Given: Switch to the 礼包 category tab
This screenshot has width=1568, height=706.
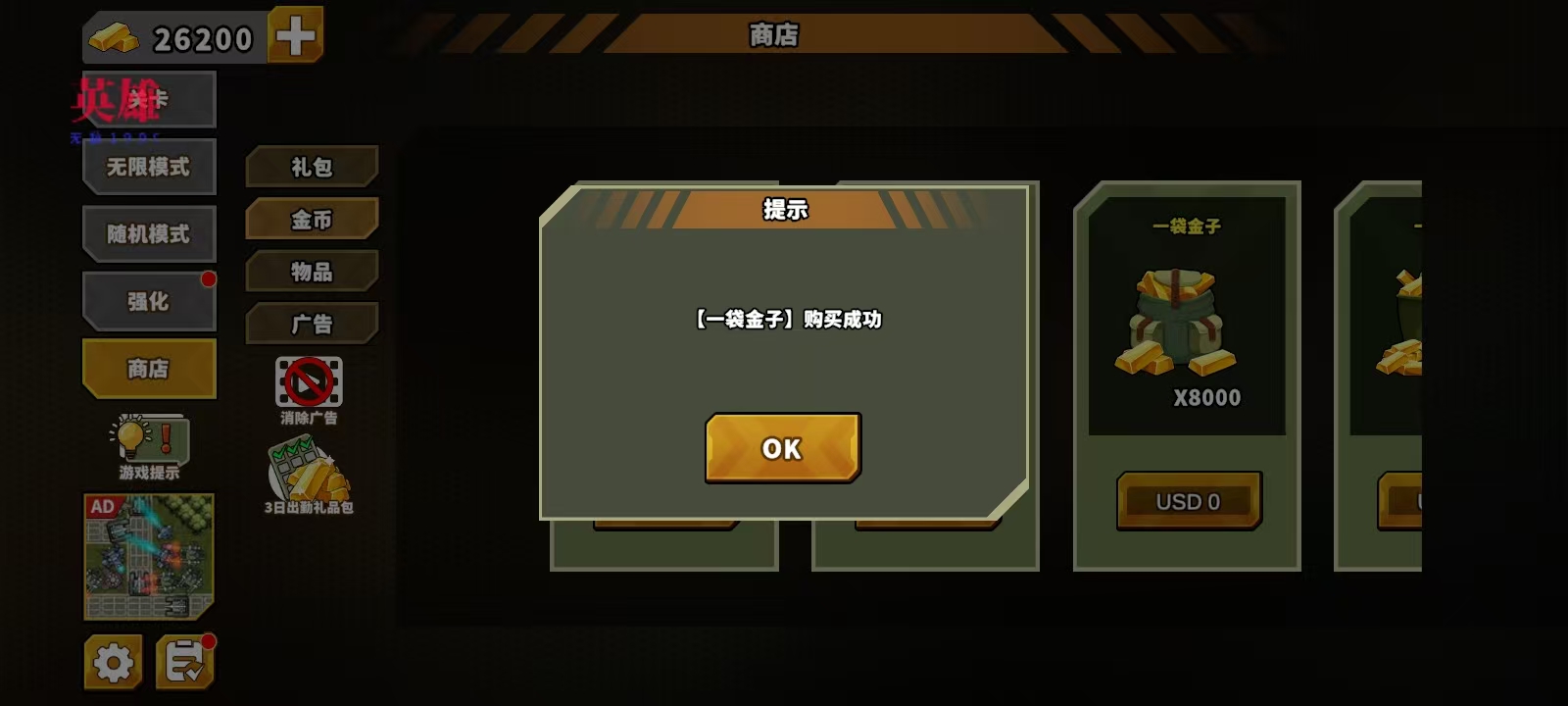Looking at the screenshot, I should 313,167.
